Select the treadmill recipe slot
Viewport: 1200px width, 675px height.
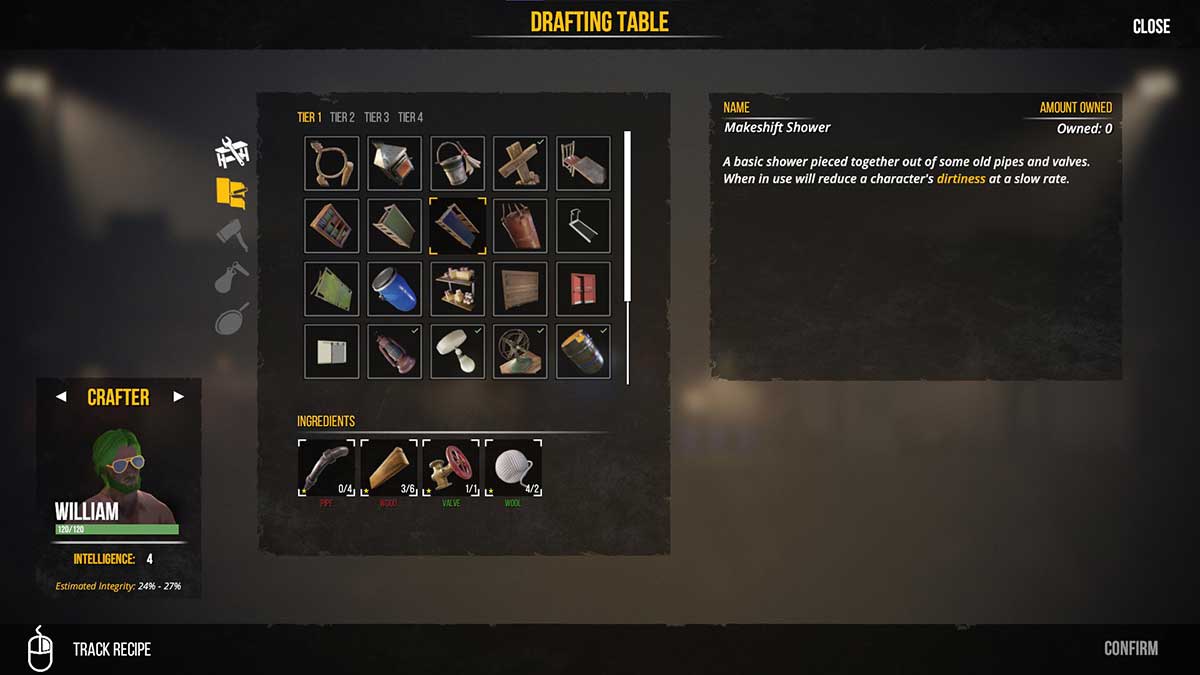tap(583, 226)
